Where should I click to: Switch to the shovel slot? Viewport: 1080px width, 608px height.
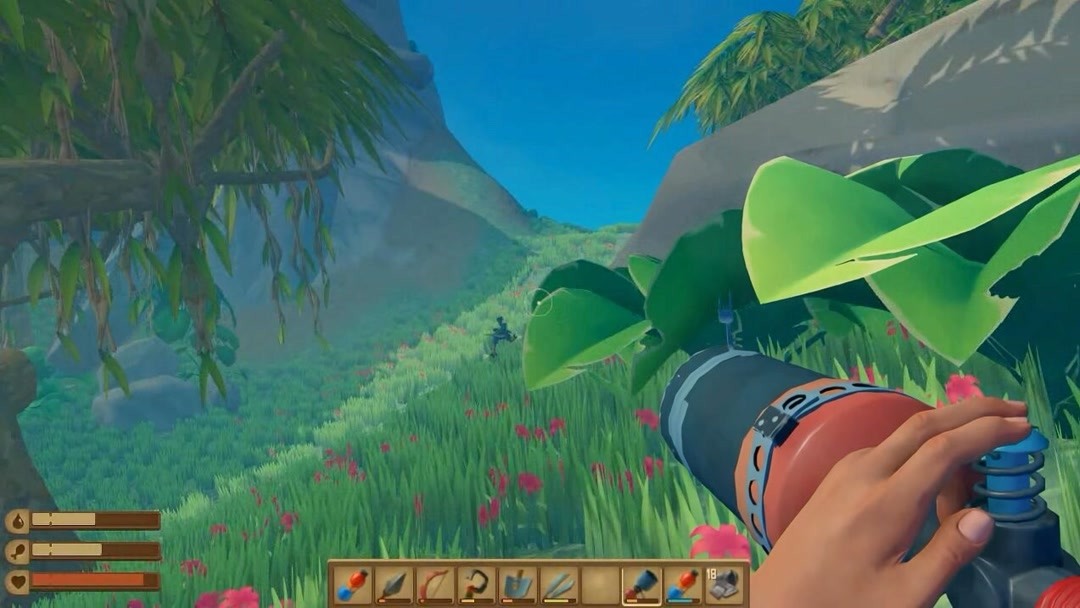(x=517, y=584)
